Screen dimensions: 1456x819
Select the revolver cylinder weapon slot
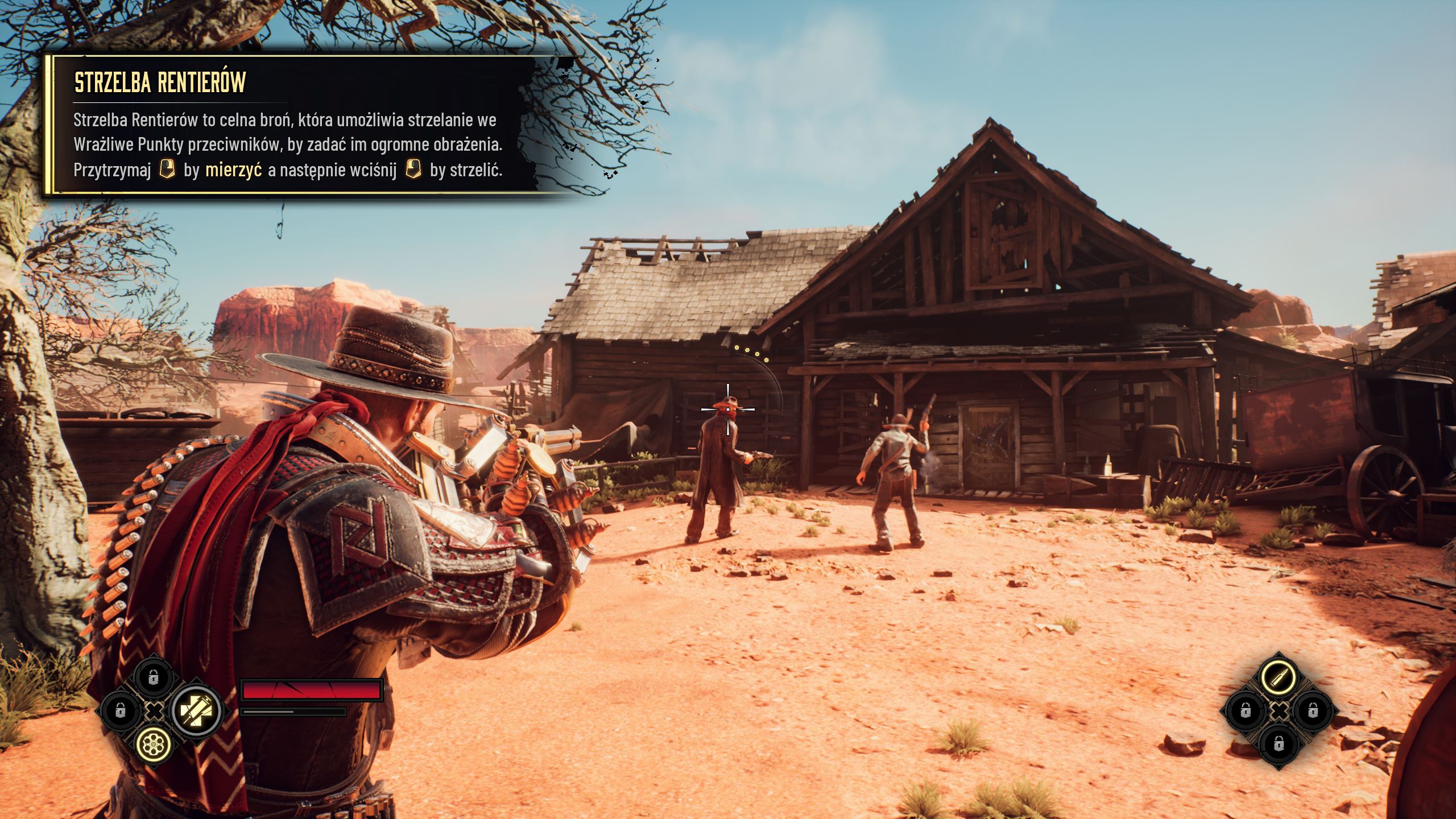tap(154, 743)
